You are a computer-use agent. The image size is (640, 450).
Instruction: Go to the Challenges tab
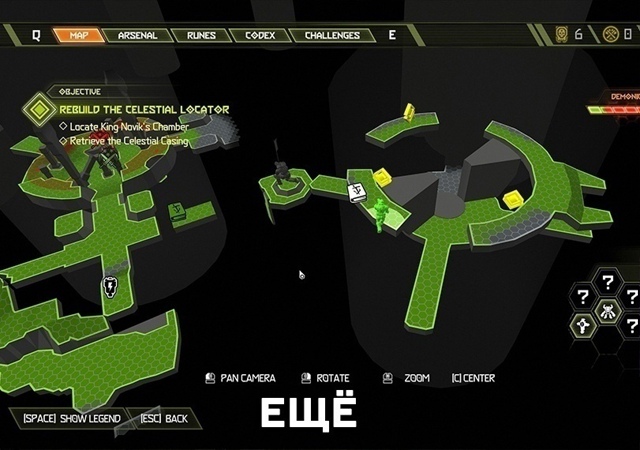click(332, 35)
